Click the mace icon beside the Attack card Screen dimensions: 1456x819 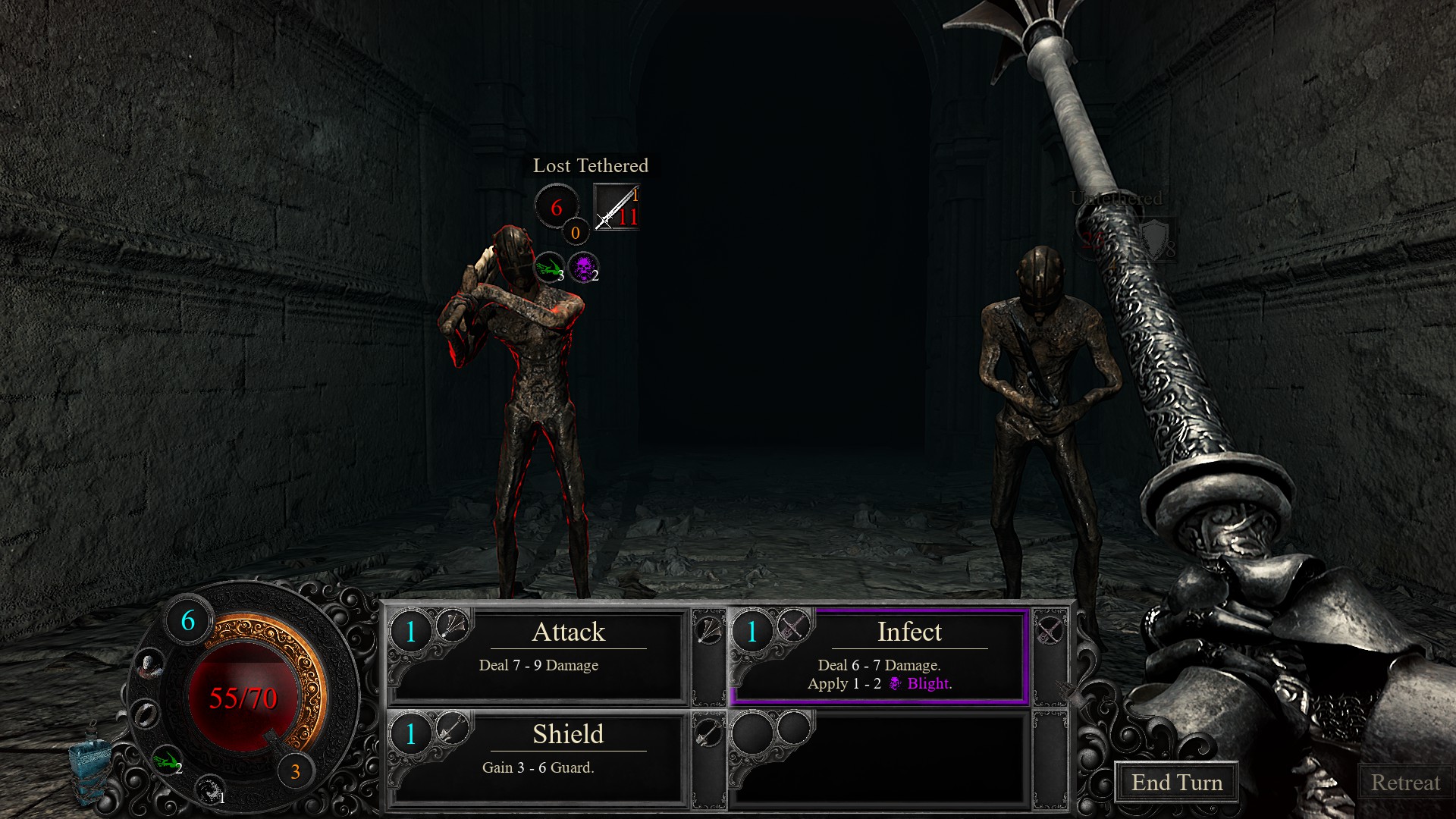pyautogui.click(x=709, y=630)
